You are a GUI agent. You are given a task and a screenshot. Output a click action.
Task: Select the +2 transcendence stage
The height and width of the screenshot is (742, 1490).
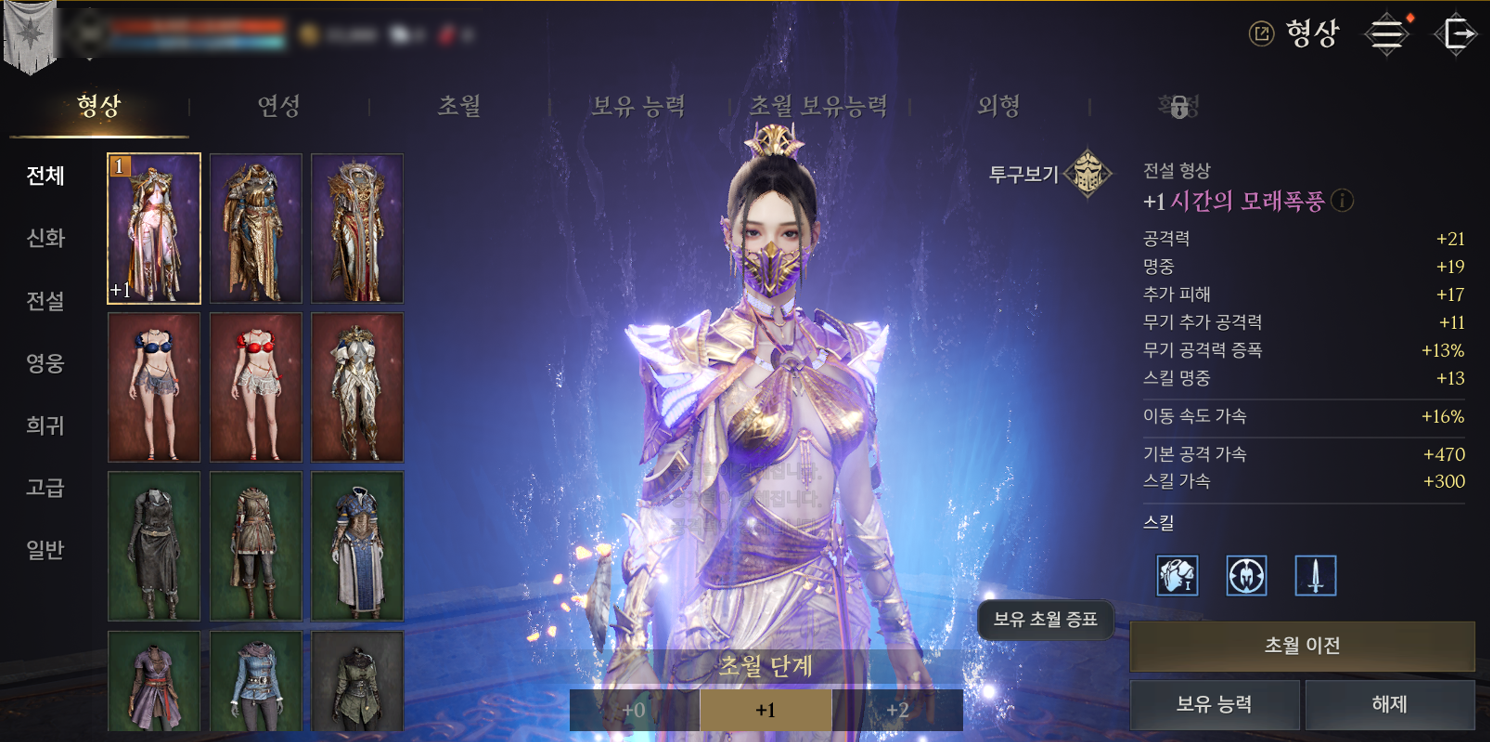897,710
